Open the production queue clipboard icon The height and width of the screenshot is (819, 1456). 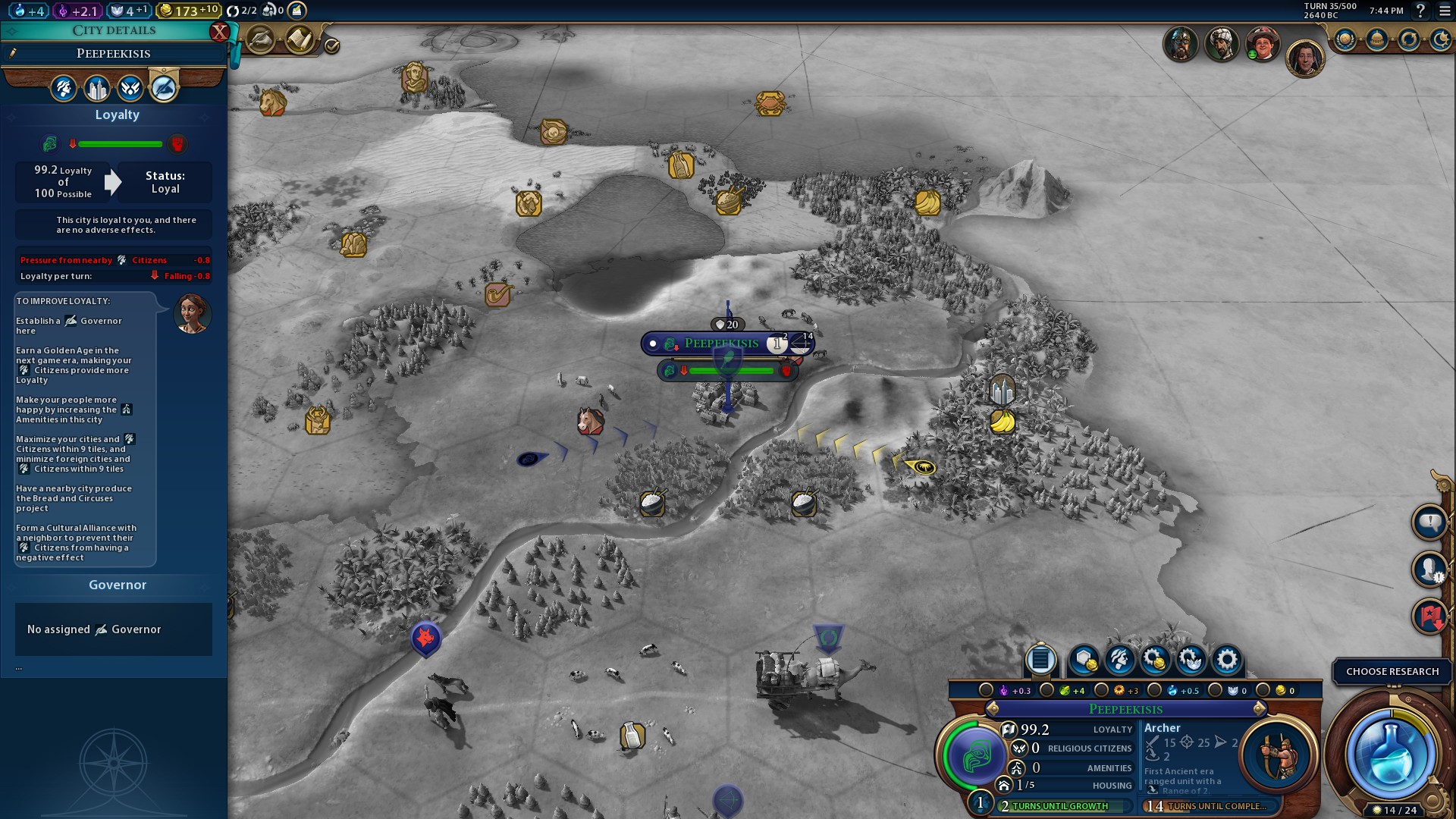click(1040, 661)
